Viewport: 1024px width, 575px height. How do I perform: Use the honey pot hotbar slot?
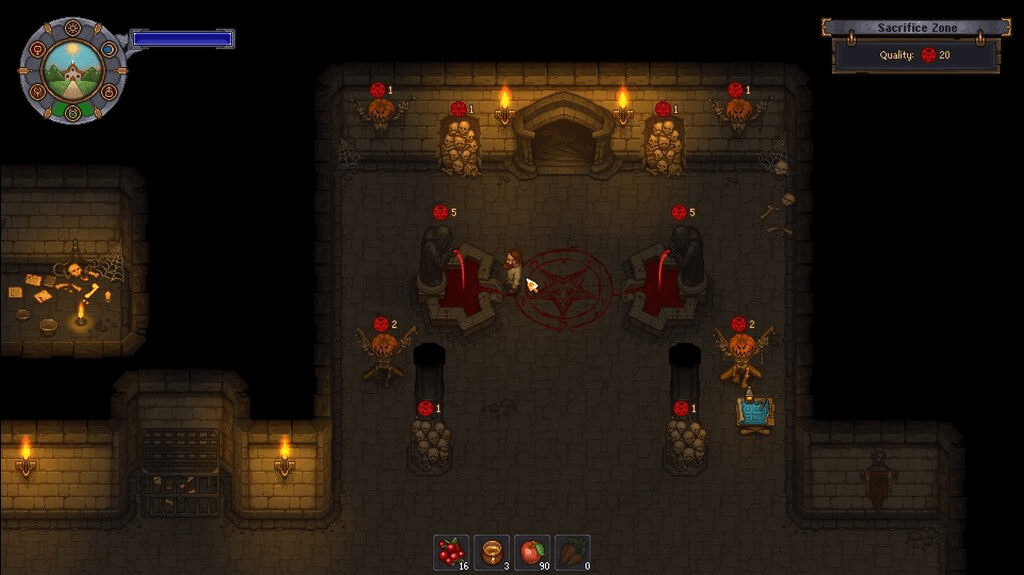click(491, 552)
